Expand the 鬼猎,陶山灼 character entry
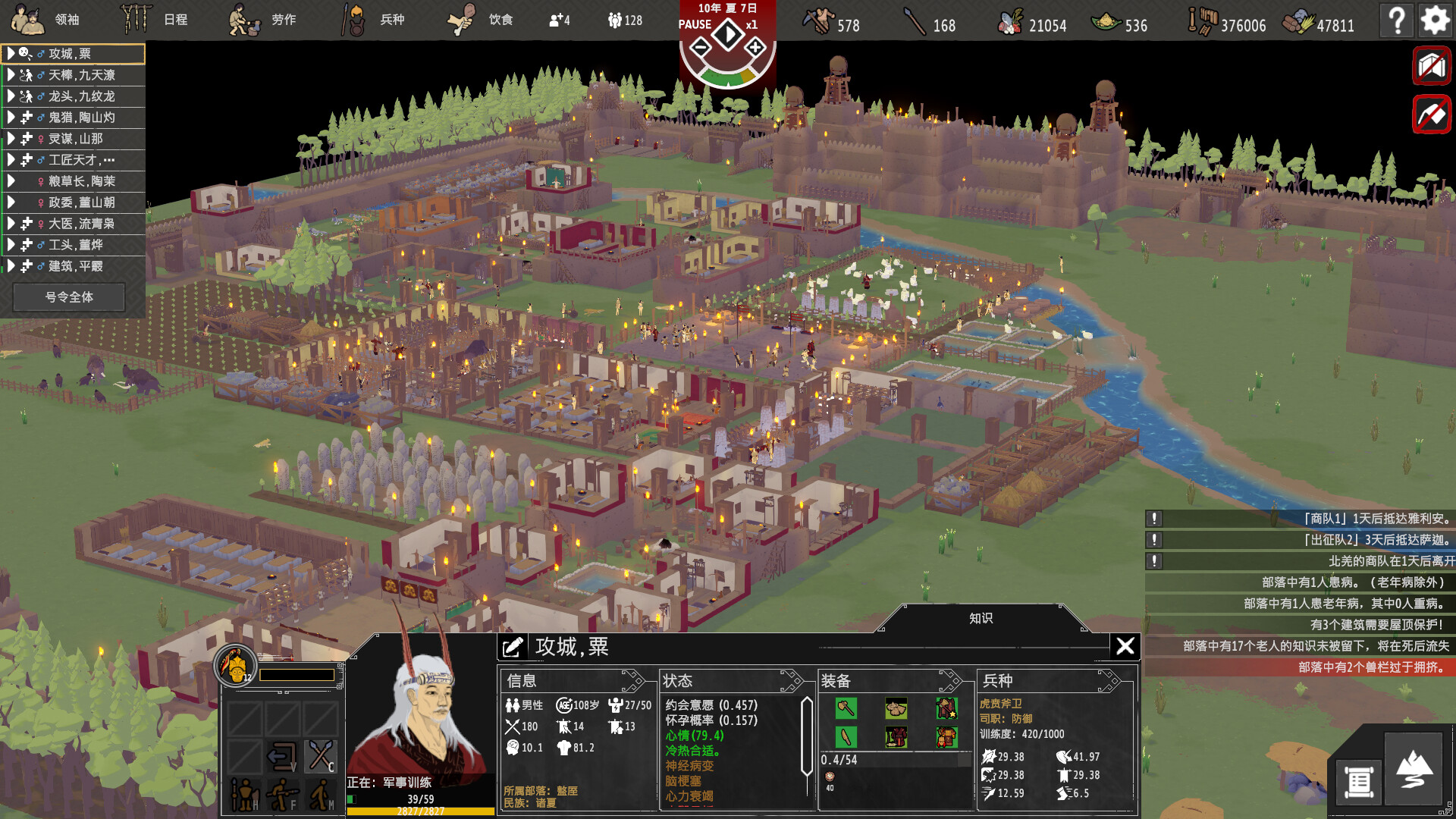 pyautogui.click(x=72, y=118)
